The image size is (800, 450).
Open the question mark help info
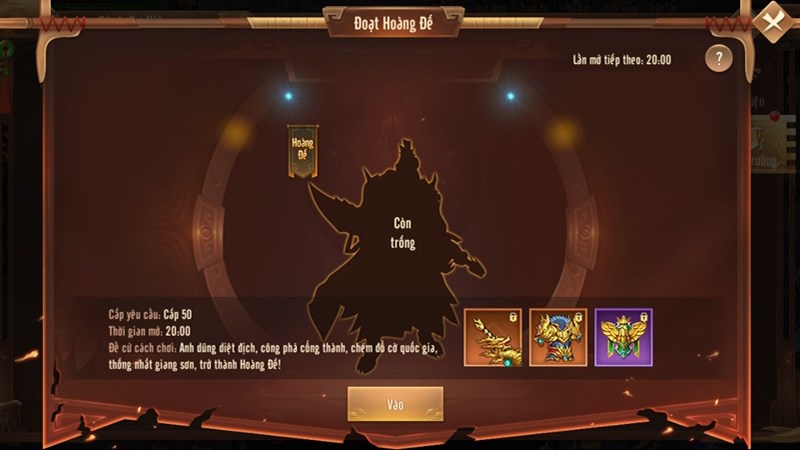tap(717, 58)
